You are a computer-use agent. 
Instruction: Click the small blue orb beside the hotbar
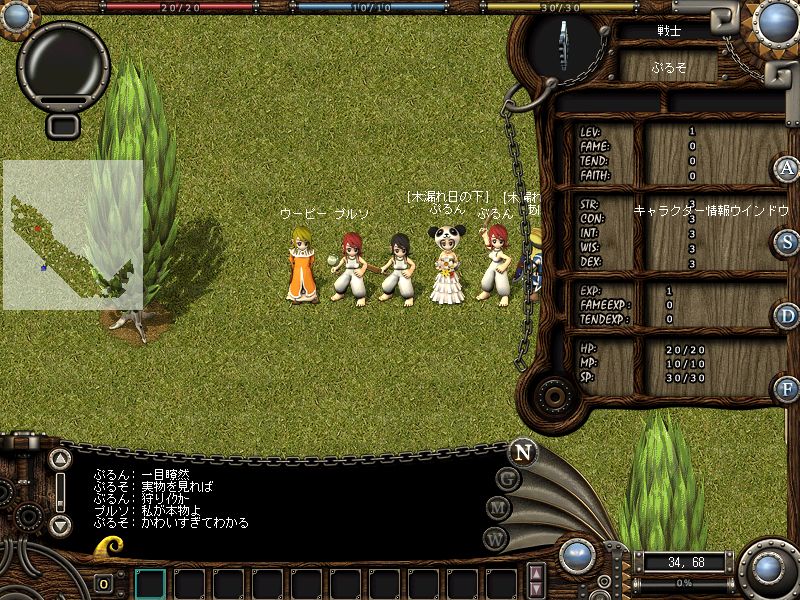tap(575, 554)
